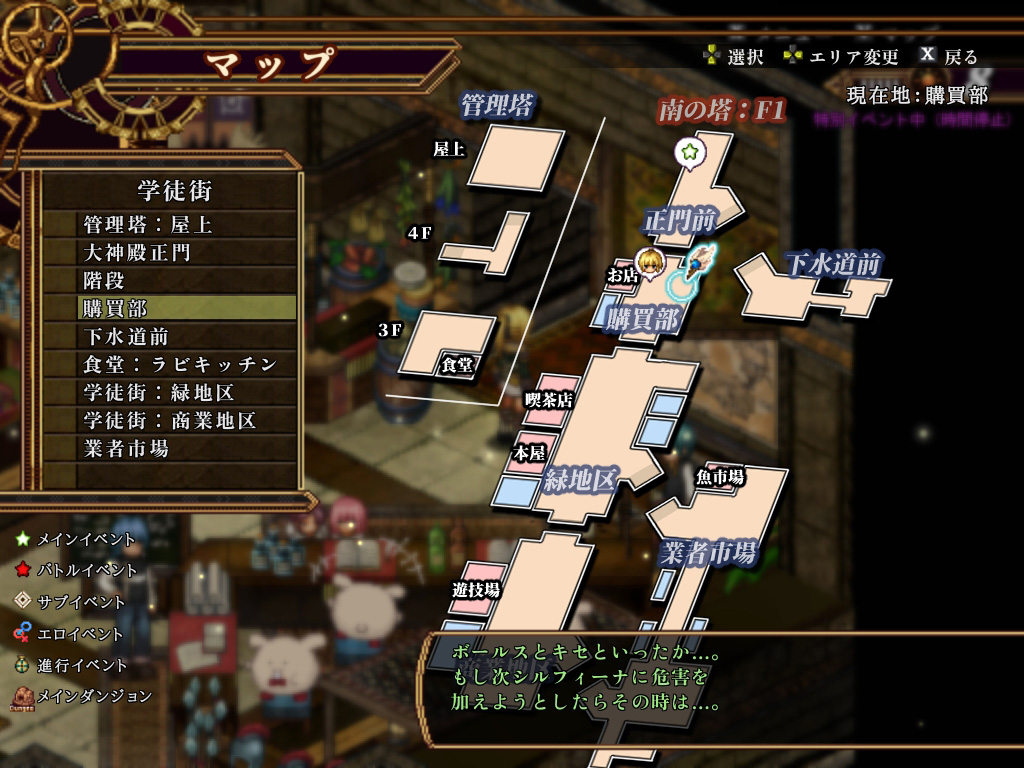Choose 大神殿正門 from the area list
Screen dimensions: 1024x768
click(137, 253)
